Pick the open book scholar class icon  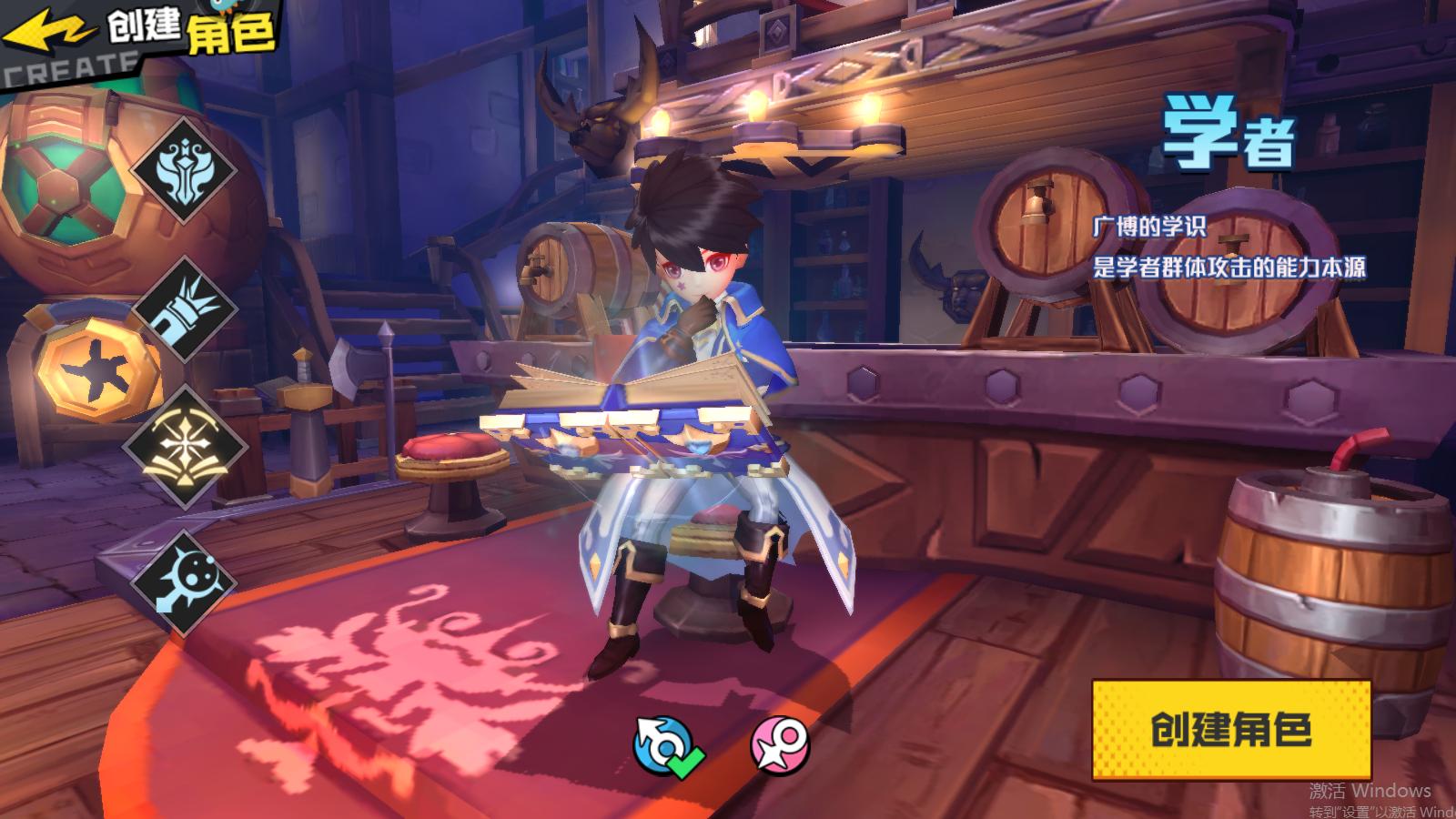pos(186,446)
